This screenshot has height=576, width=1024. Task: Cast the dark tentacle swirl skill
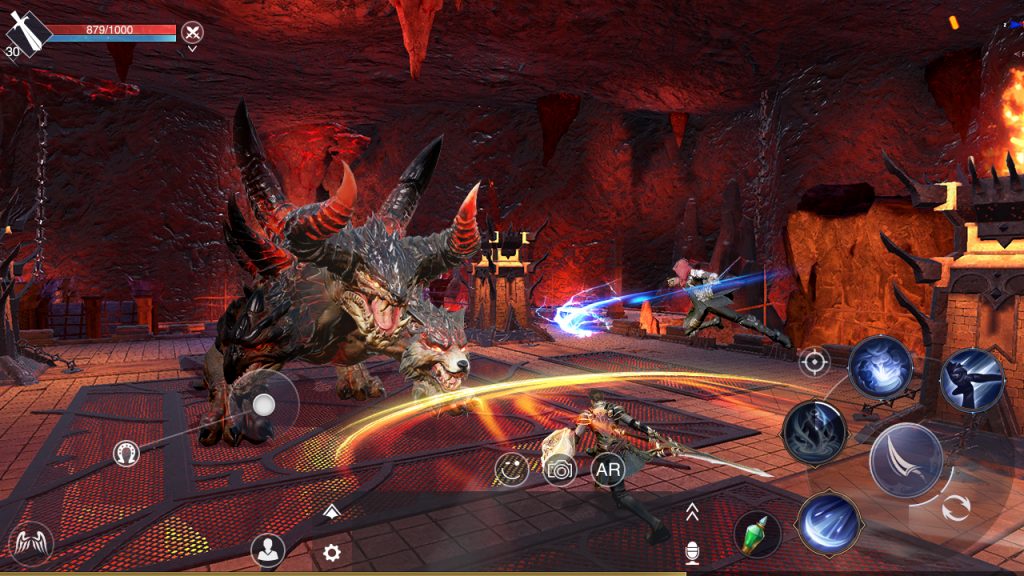tap(815, 432)
